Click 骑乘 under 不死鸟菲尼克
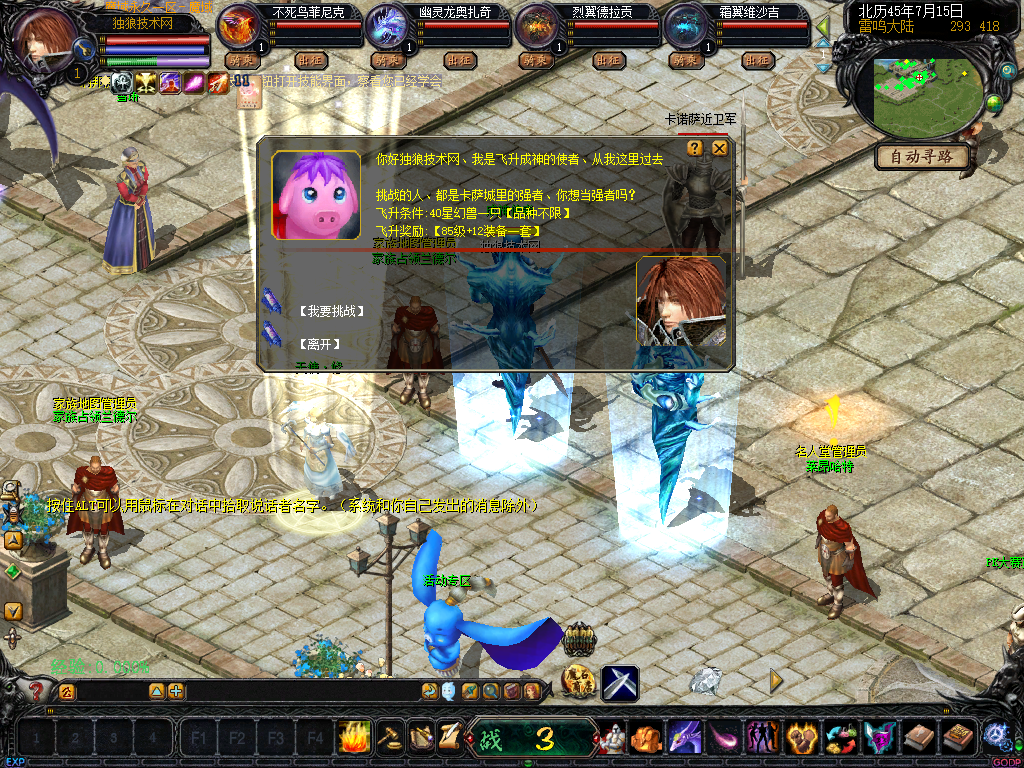1024x768 pixels. coord(241,60)
